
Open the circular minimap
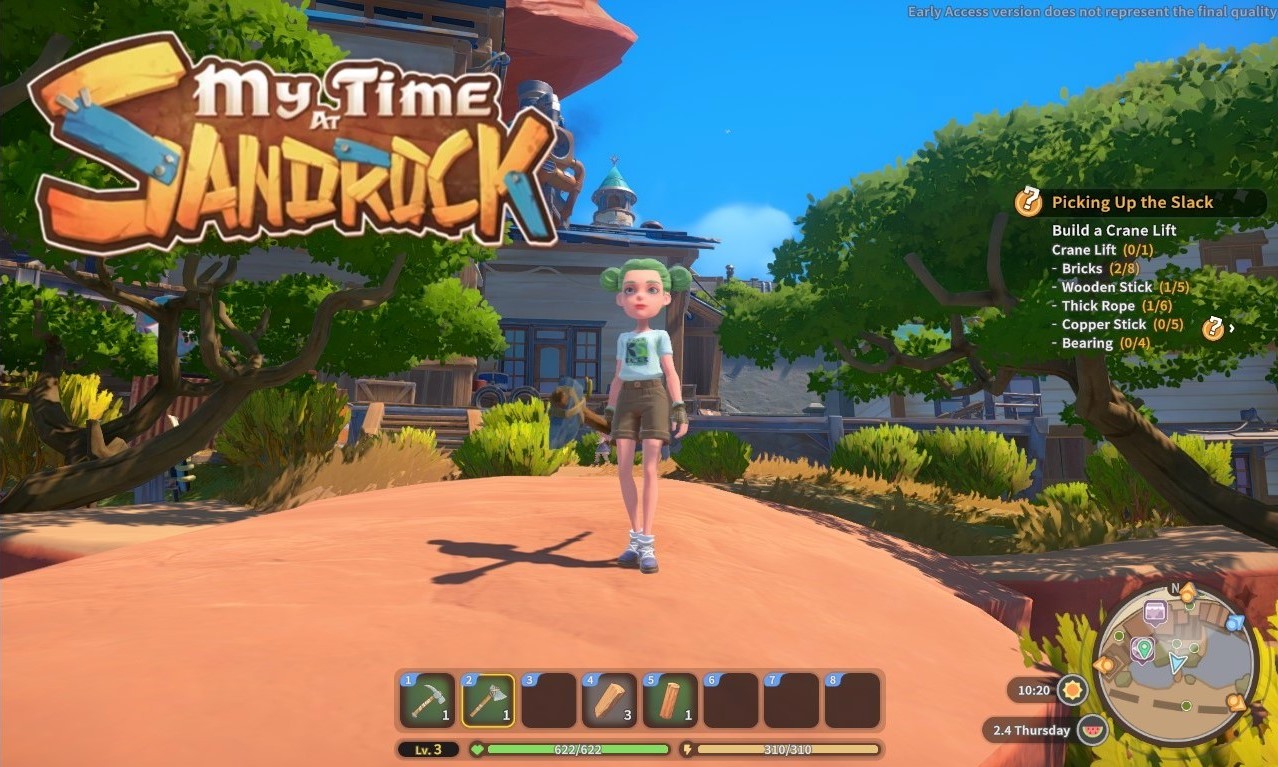click(1175, 665)
